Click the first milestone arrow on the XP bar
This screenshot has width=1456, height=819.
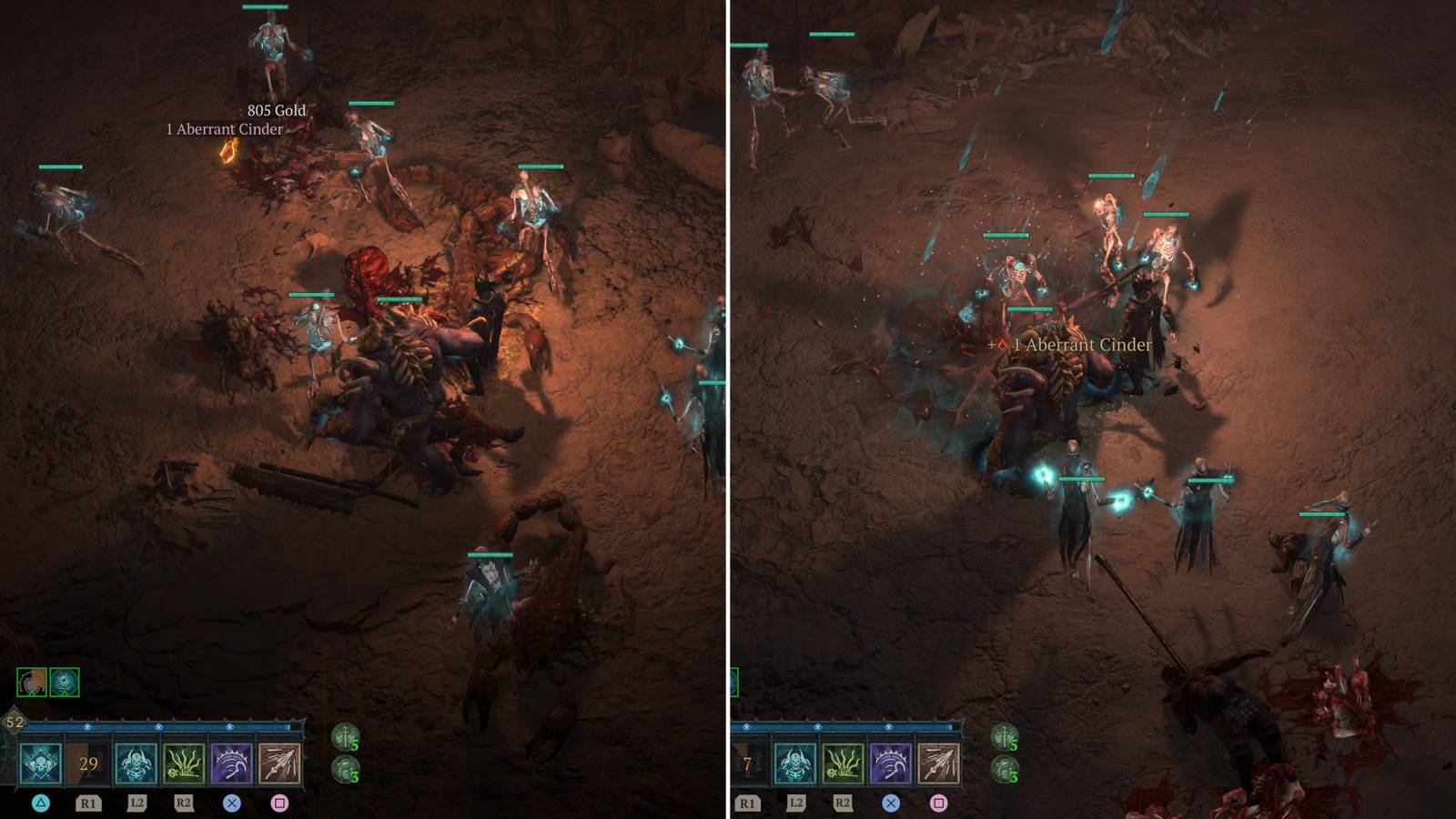pyautogui.click(x=87, y=725)
